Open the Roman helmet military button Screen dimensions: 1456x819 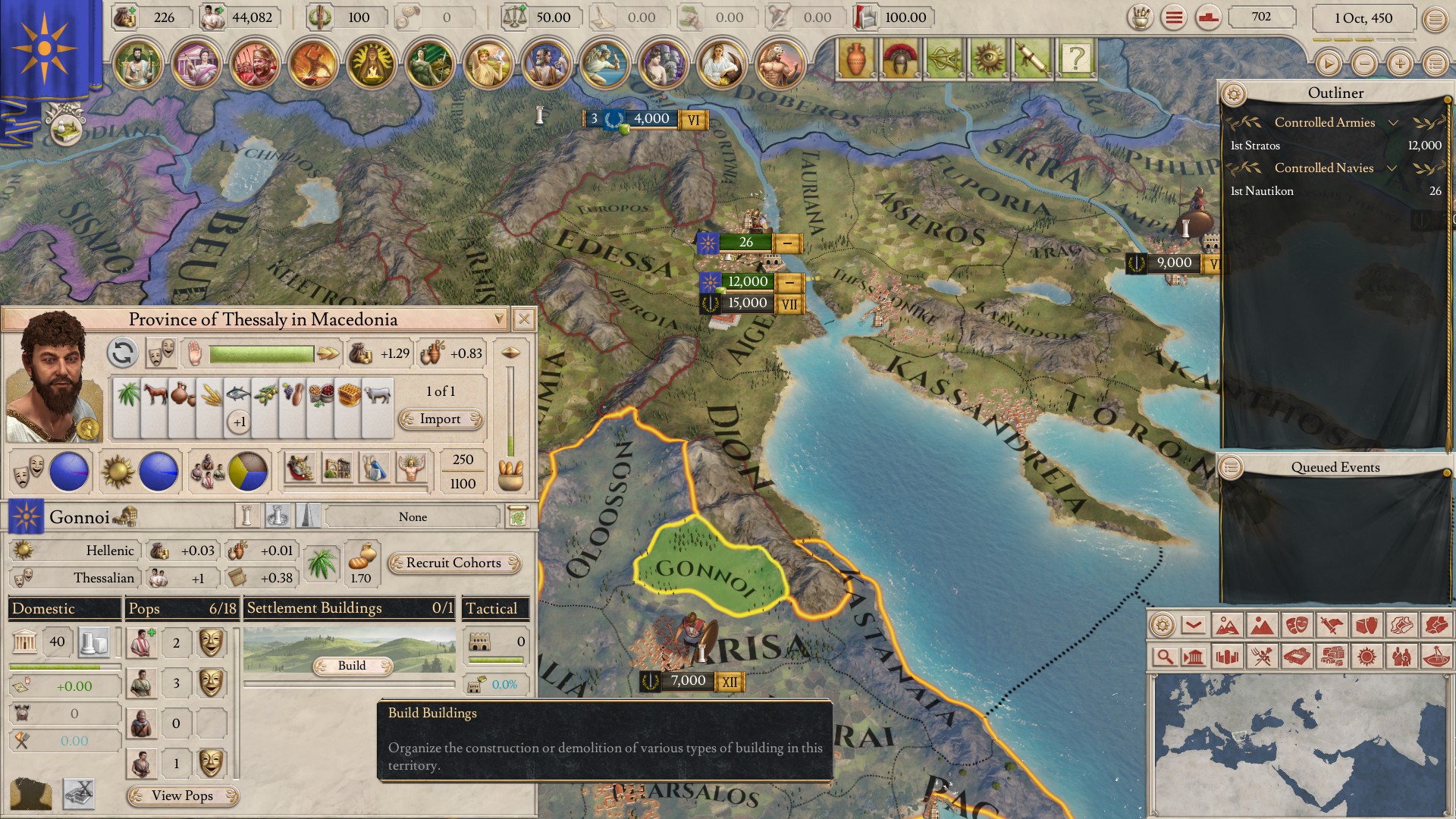(899, 58)
